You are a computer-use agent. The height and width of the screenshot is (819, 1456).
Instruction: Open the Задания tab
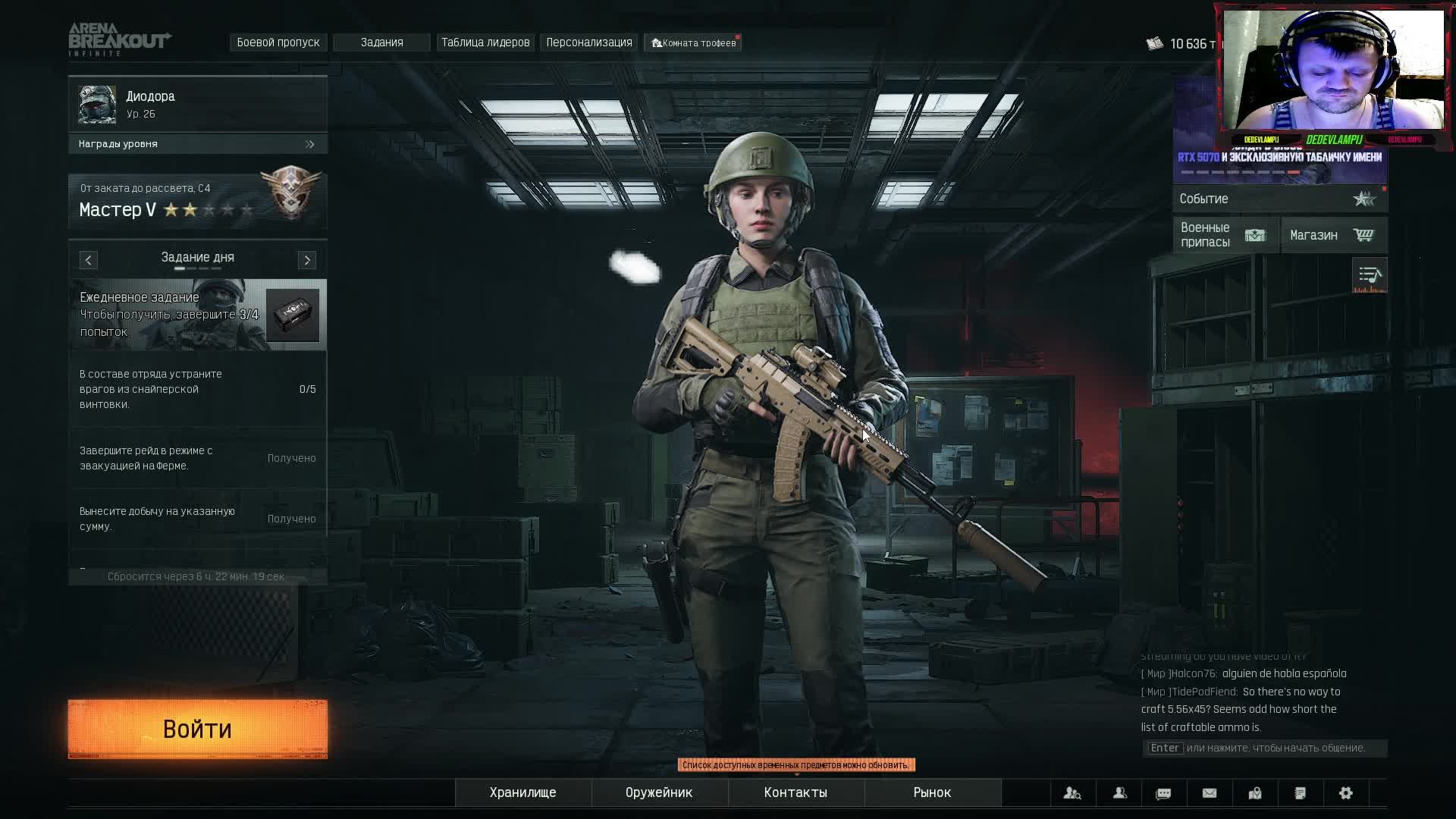pos(381,42)
